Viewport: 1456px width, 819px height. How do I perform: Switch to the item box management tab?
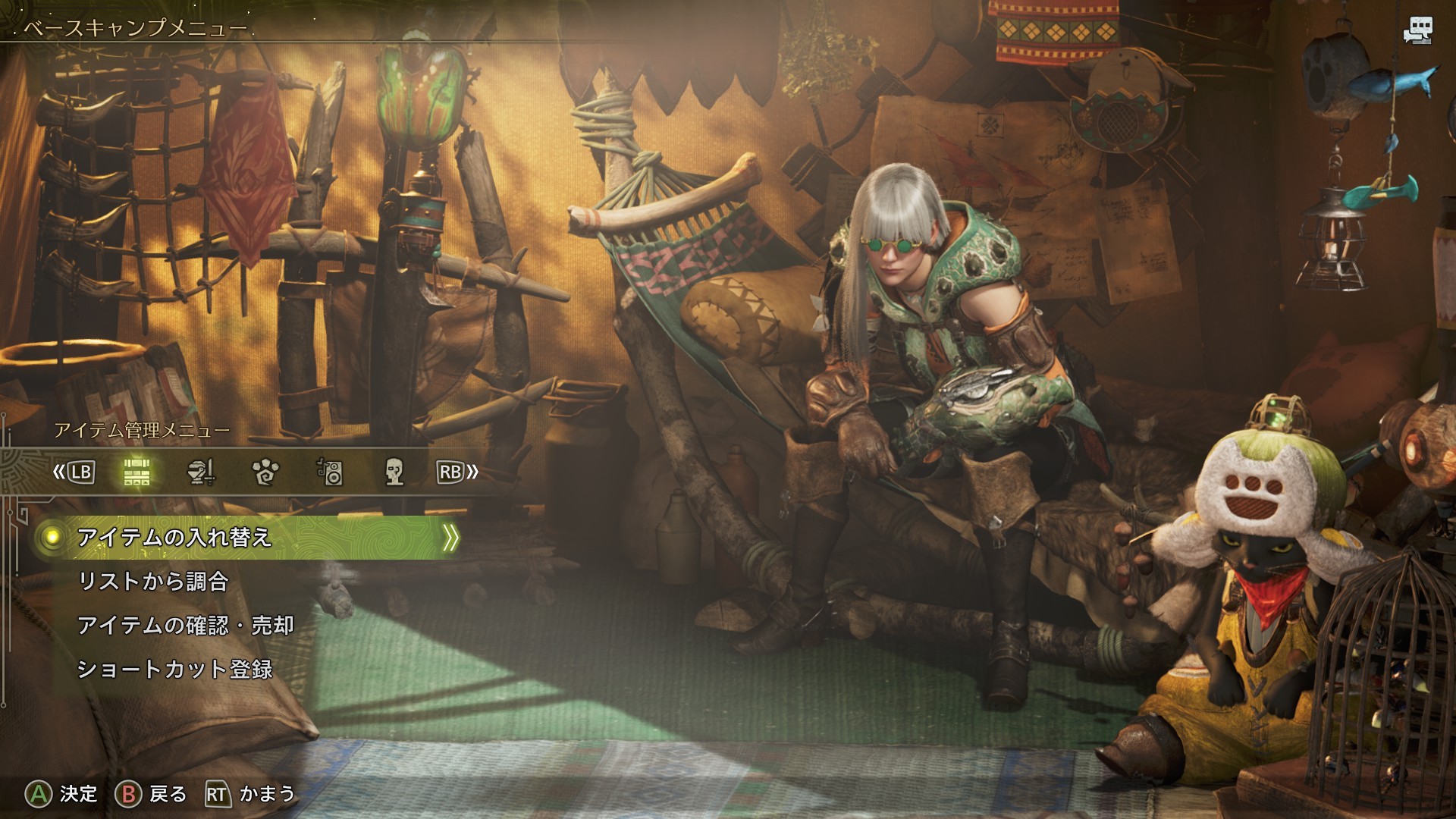(137, 472)
